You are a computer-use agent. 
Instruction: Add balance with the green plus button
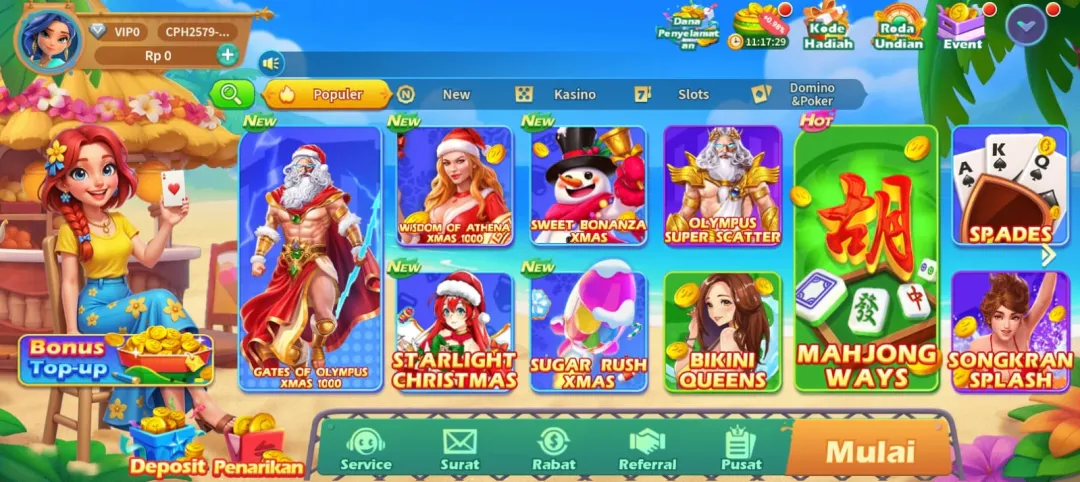[228, 55]
